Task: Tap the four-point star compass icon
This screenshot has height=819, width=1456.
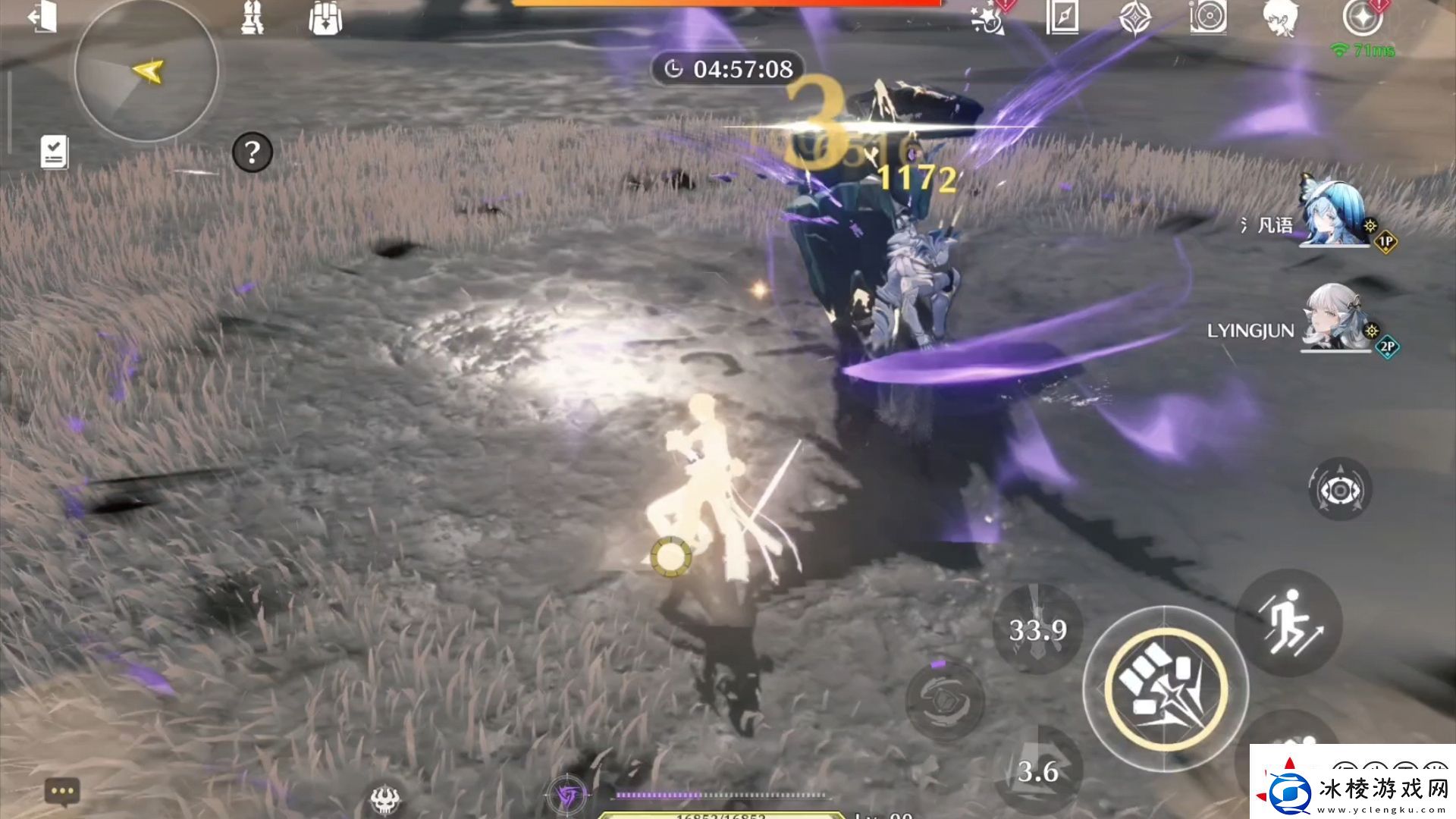Action: [x=1135, y=17]
